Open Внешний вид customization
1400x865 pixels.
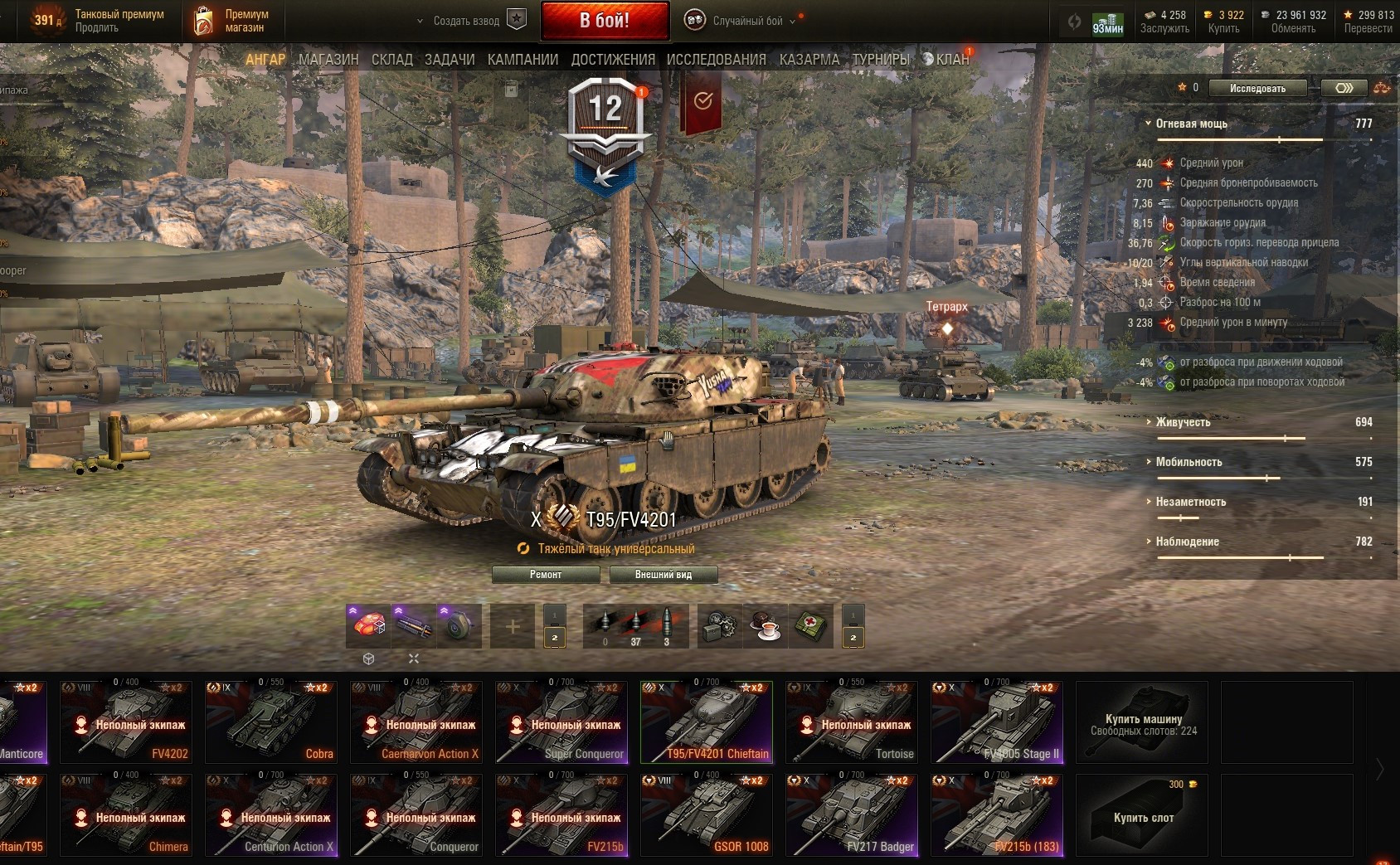coord(663,575)
